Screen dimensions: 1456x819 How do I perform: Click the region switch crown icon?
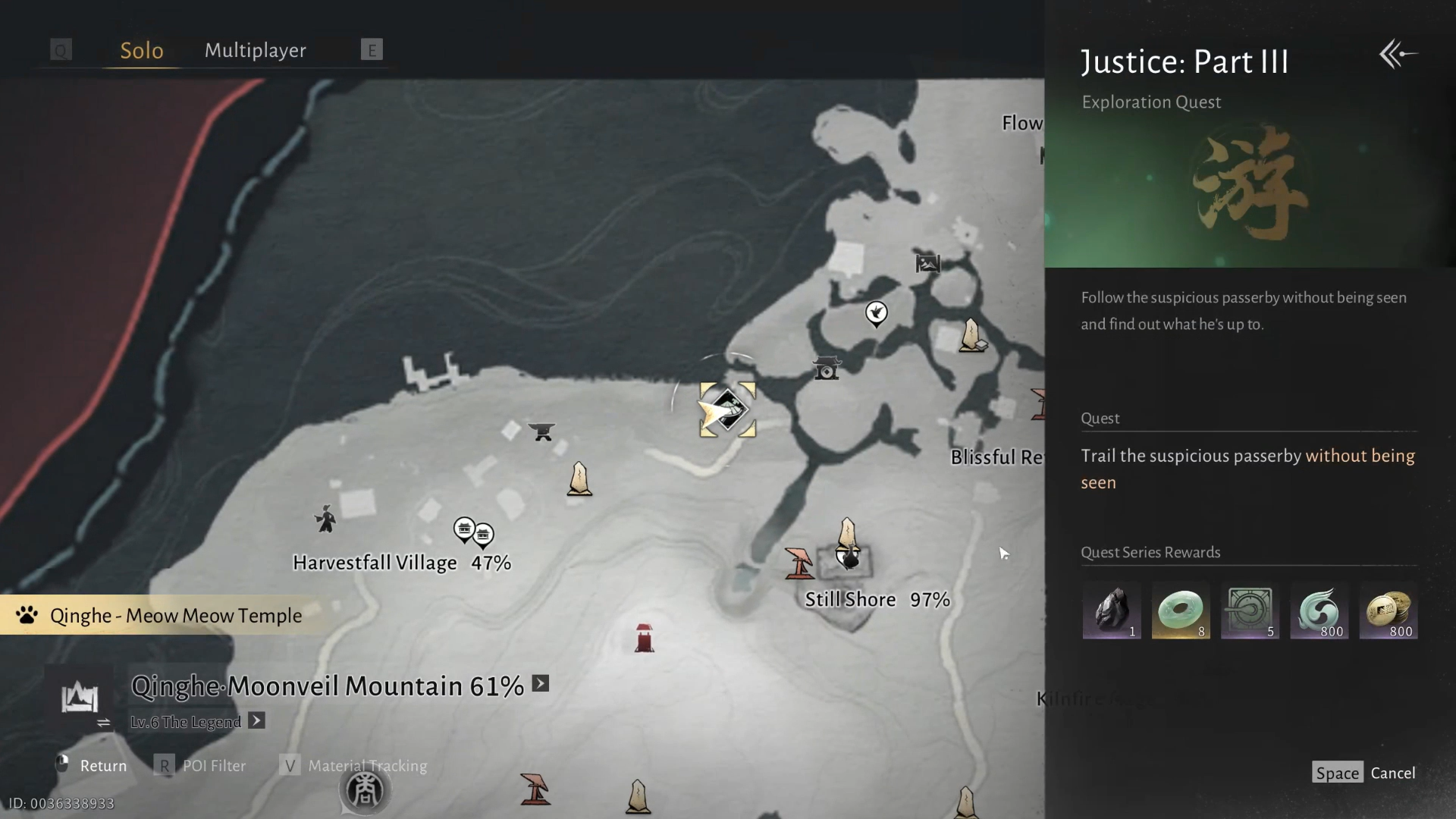[80, 697]
